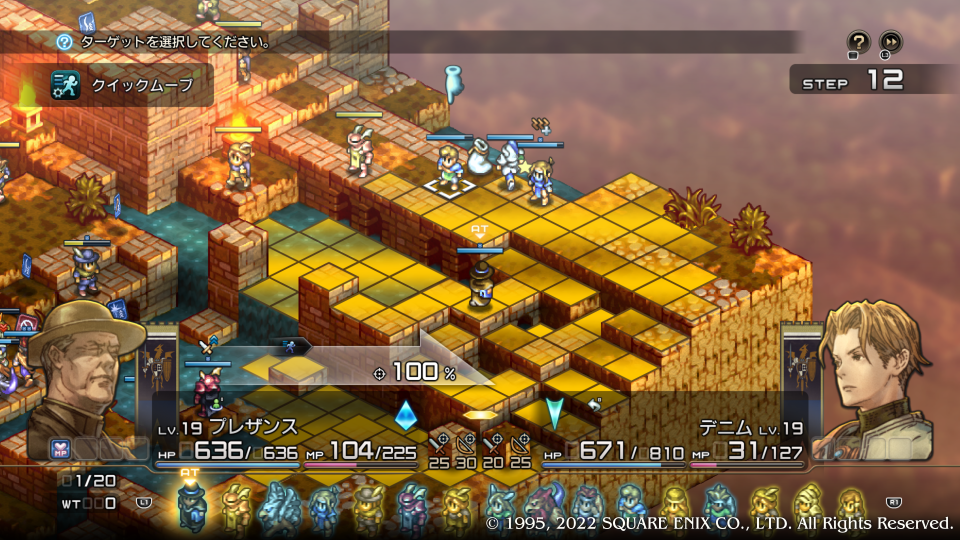Open the question-mark help icon beside fast-forward
Screen dimensions: 960x540
coord(858,42)
